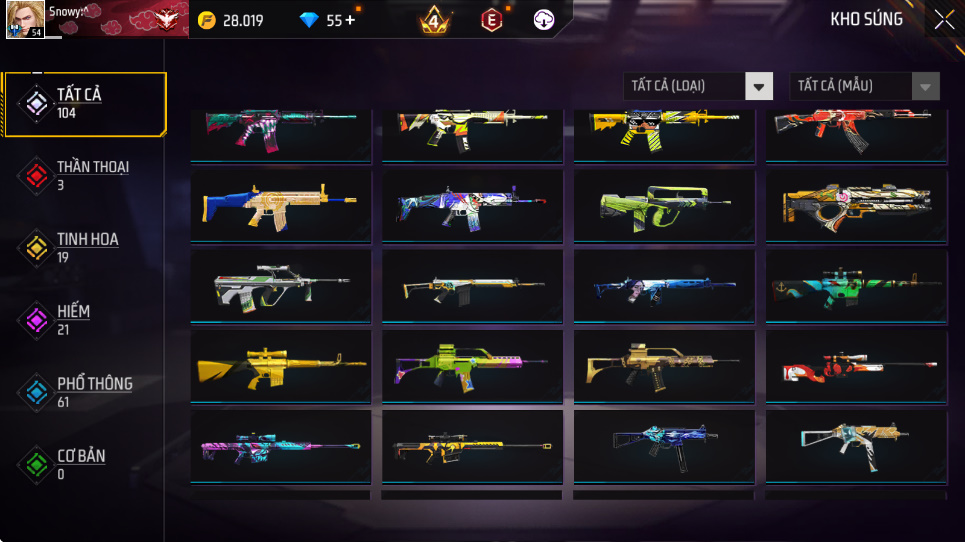
Task: Select the pink and blue sniper rifle skin
Action: [x=280, y=446]
